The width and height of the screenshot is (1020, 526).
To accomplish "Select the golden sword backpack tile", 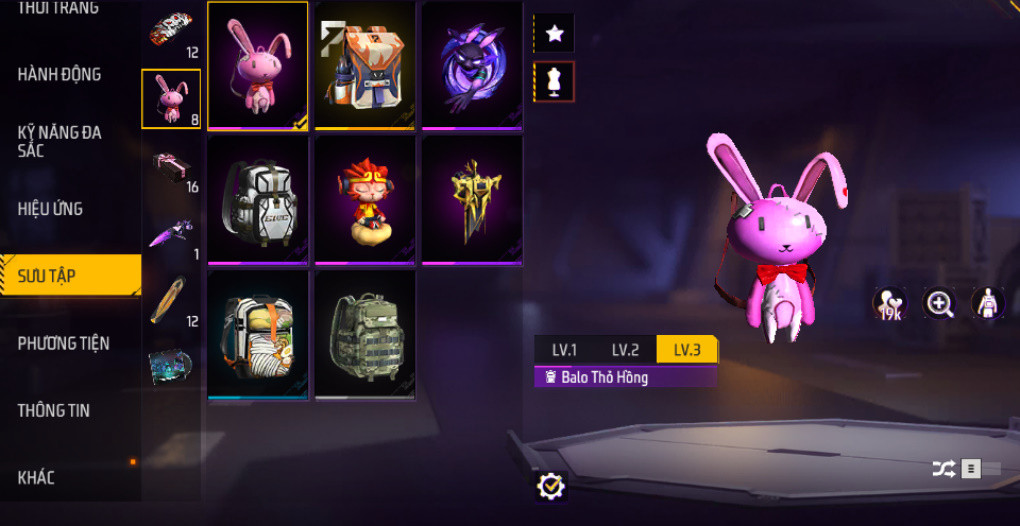I will coord(471,200).
